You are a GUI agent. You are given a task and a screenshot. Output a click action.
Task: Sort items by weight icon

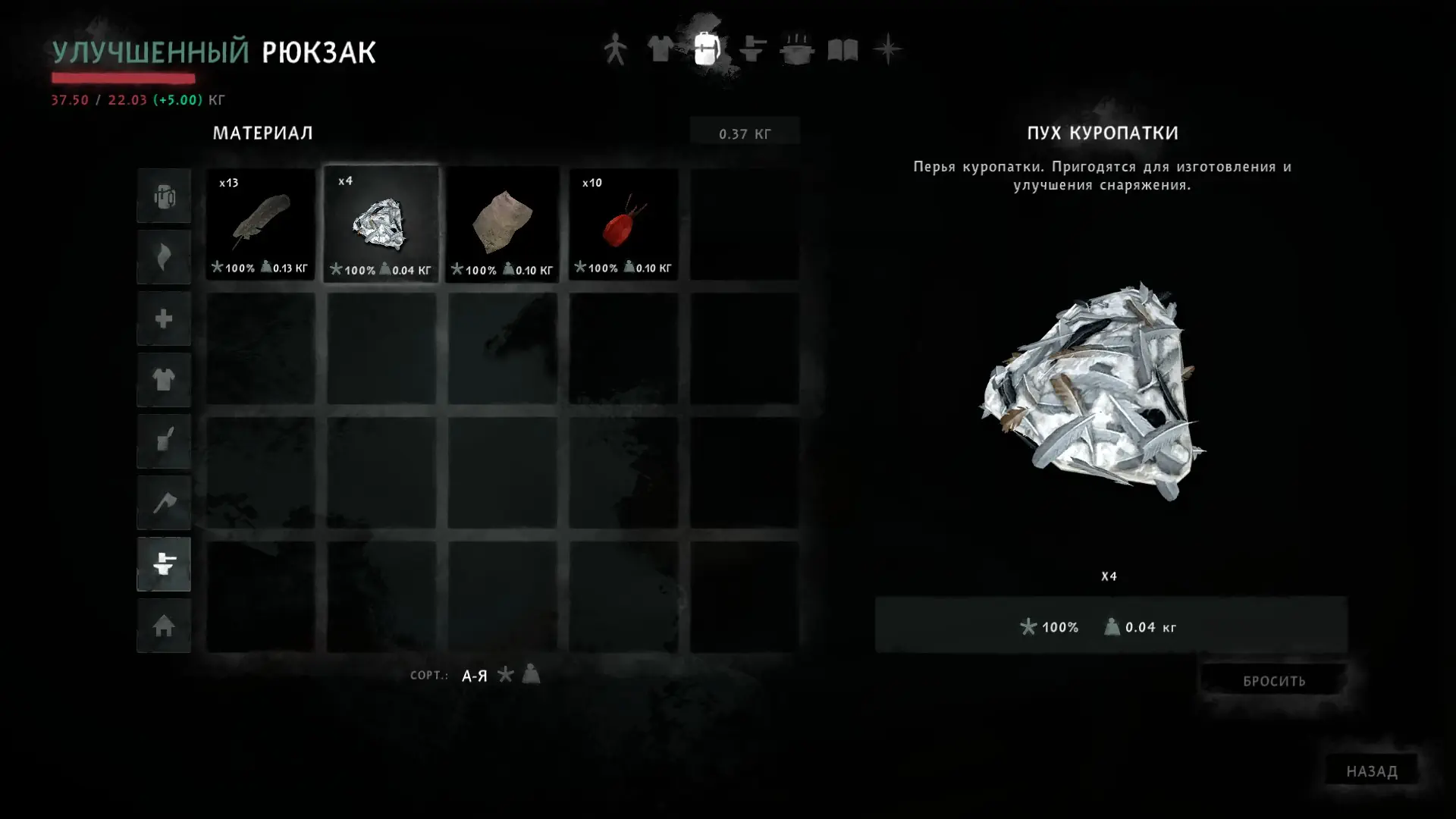(531, 674)
